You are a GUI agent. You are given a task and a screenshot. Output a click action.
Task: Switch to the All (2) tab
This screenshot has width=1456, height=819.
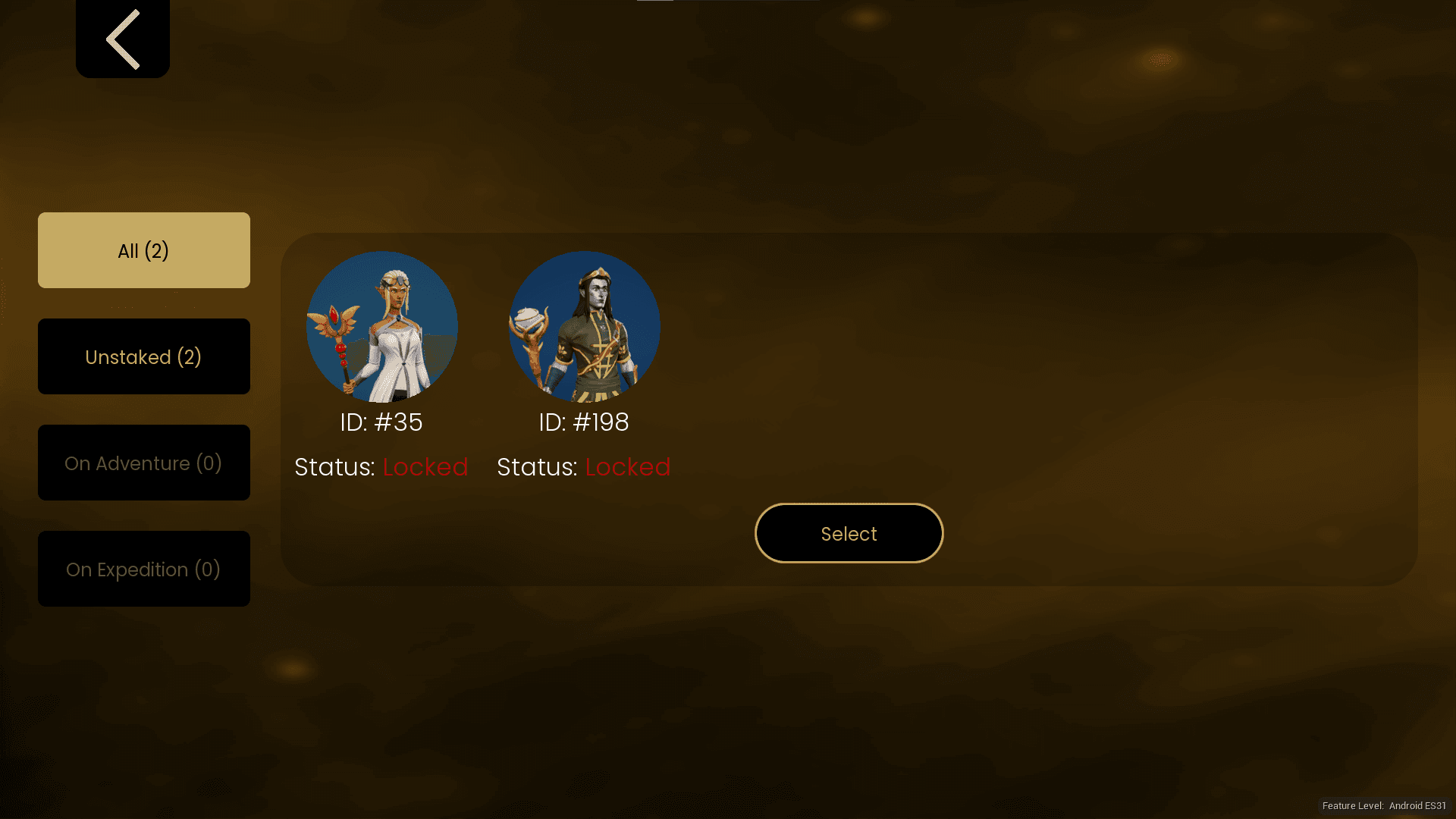point(144,250)
